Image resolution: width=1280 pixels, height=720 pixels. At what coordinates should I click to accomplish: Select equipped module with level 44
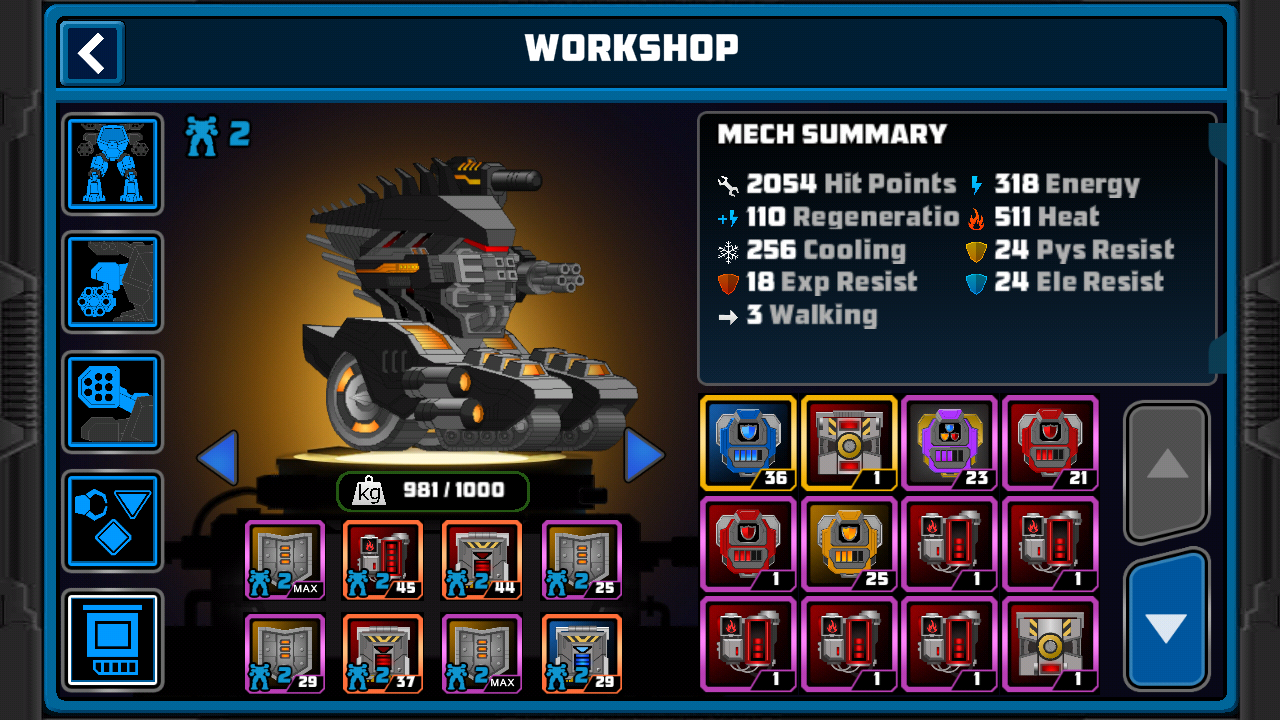click(x=482, y=559)
